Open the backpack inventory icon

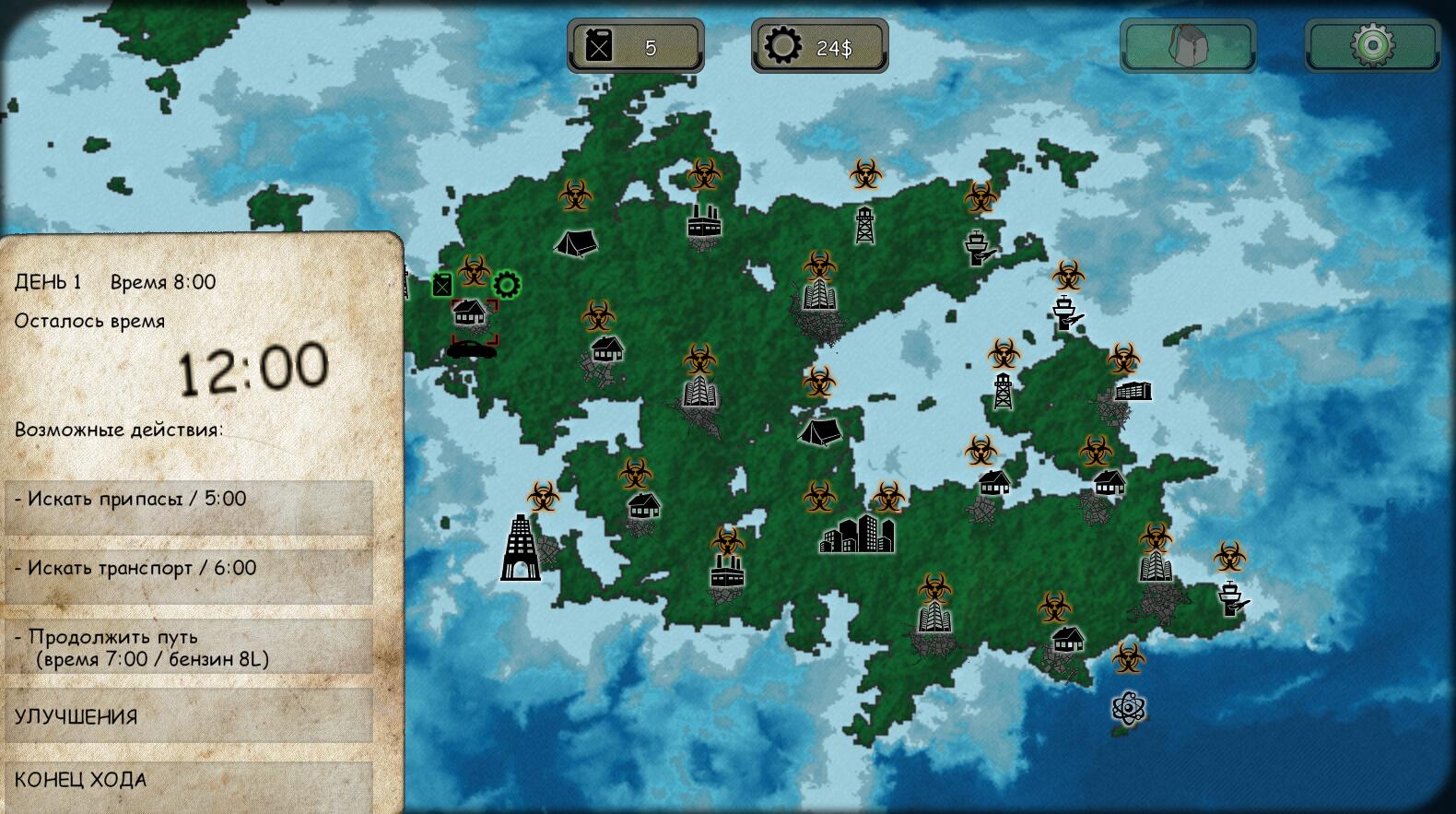1187,43
